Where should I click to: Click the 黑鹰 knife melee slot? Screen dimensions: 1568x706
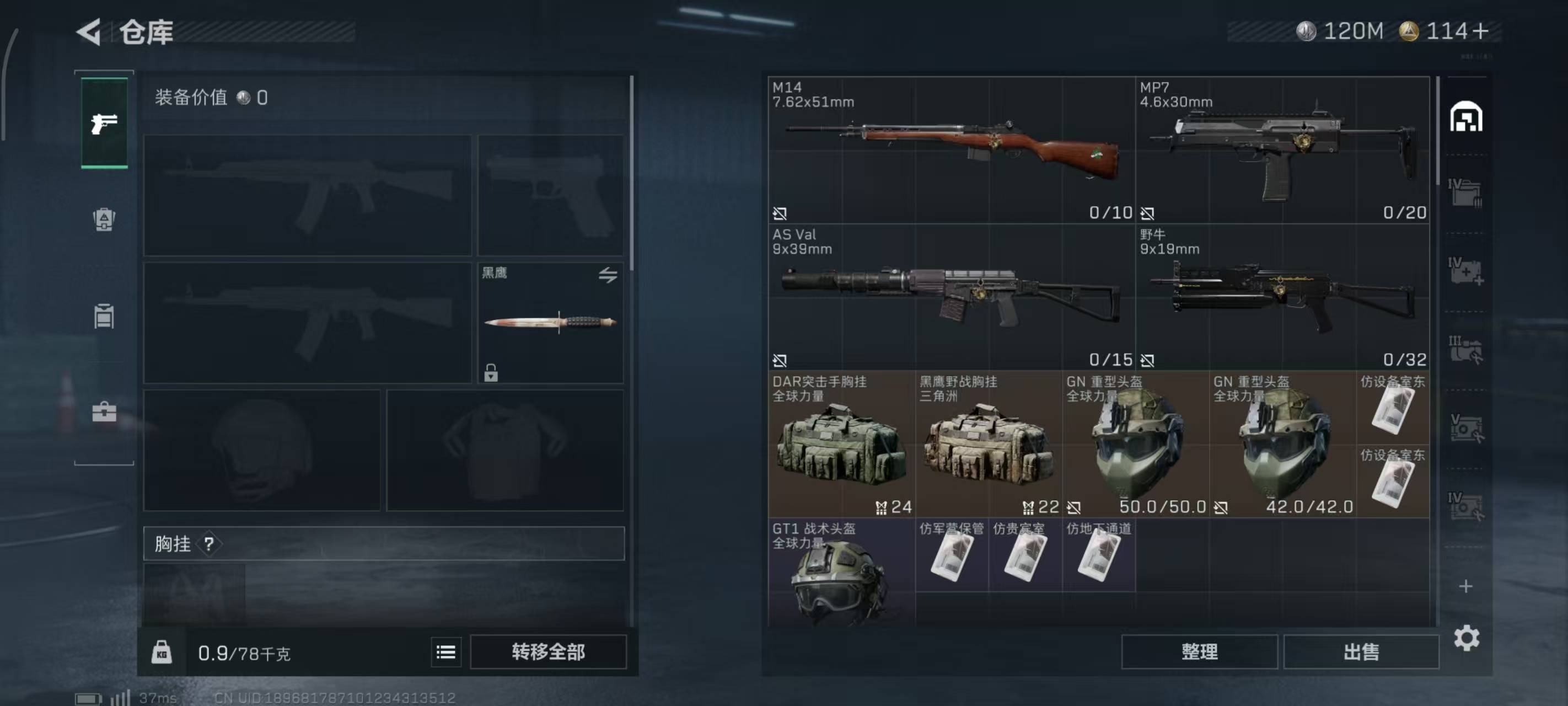click(550, 323)
